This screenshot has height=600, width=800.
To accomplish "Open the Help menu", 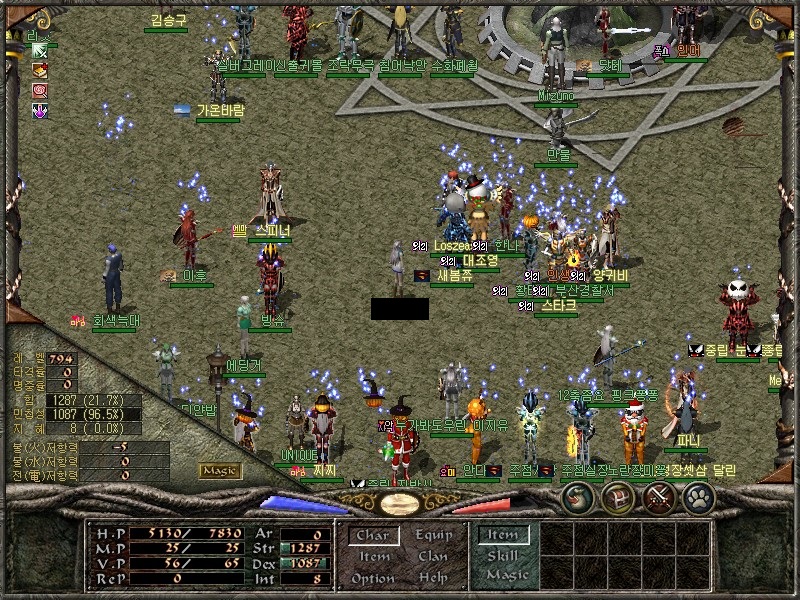I will 433,578.
